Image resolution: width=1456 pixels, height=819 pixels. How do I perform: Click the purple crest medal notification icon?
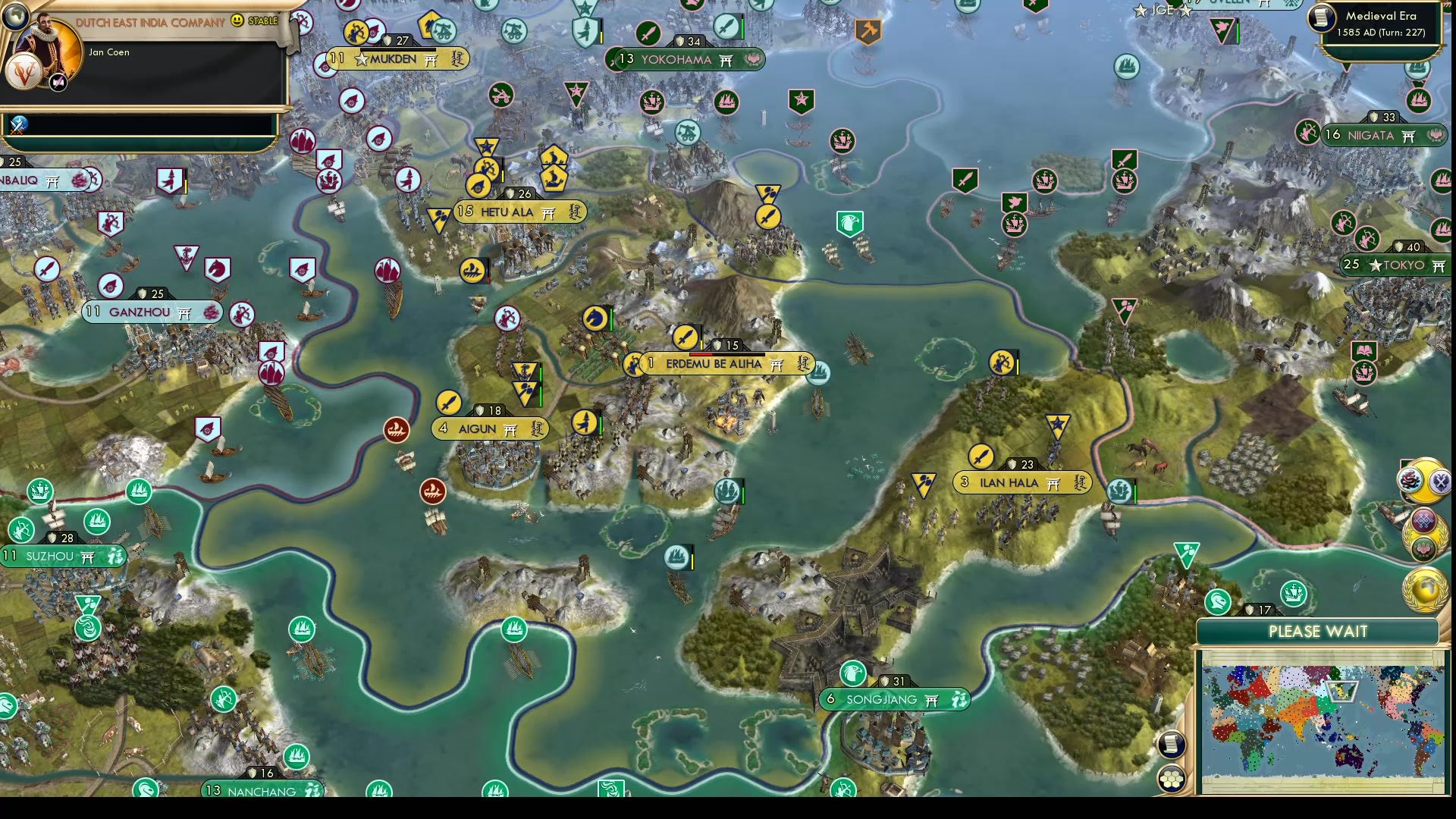[1423, 520]
